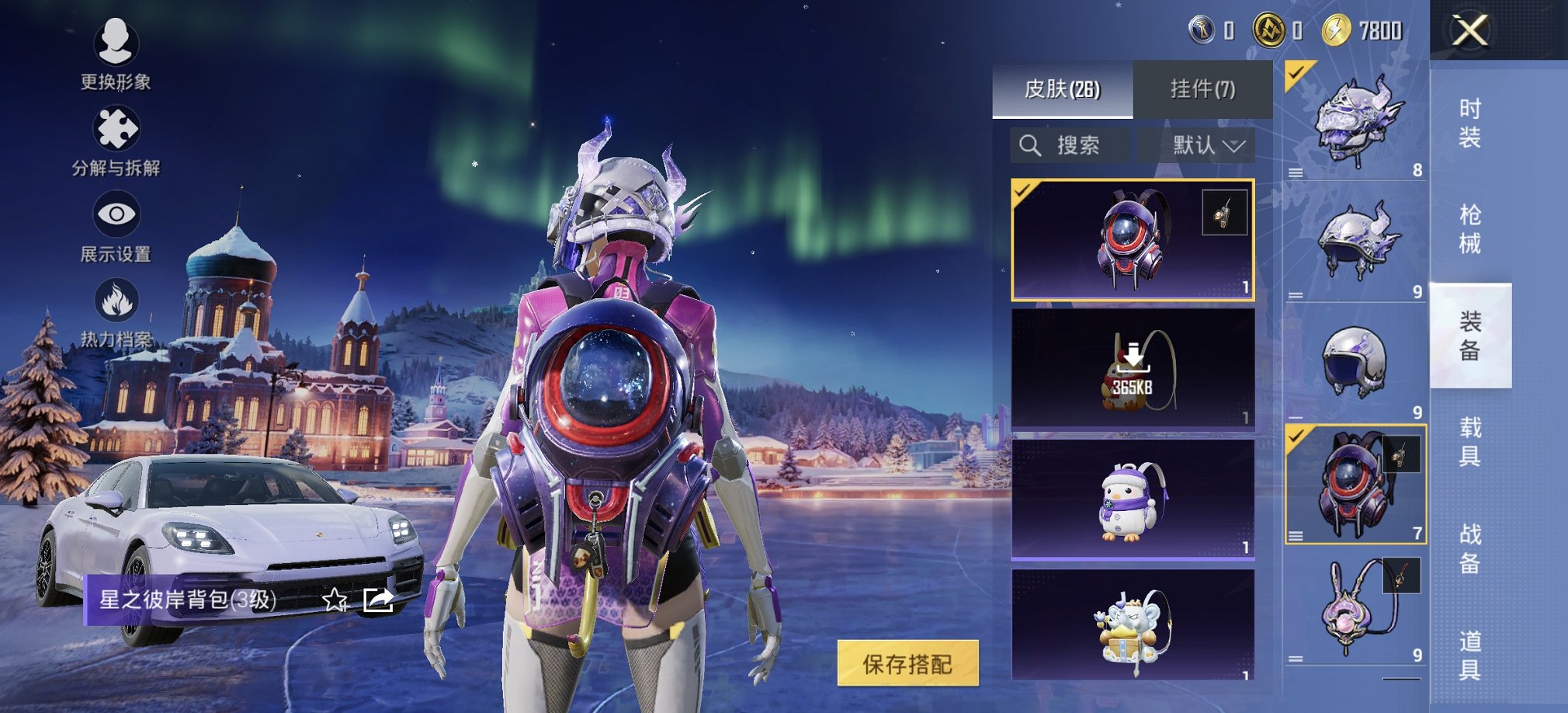
Task: Switch to the 挂件(7) tab
Action: click(1202, 89)
